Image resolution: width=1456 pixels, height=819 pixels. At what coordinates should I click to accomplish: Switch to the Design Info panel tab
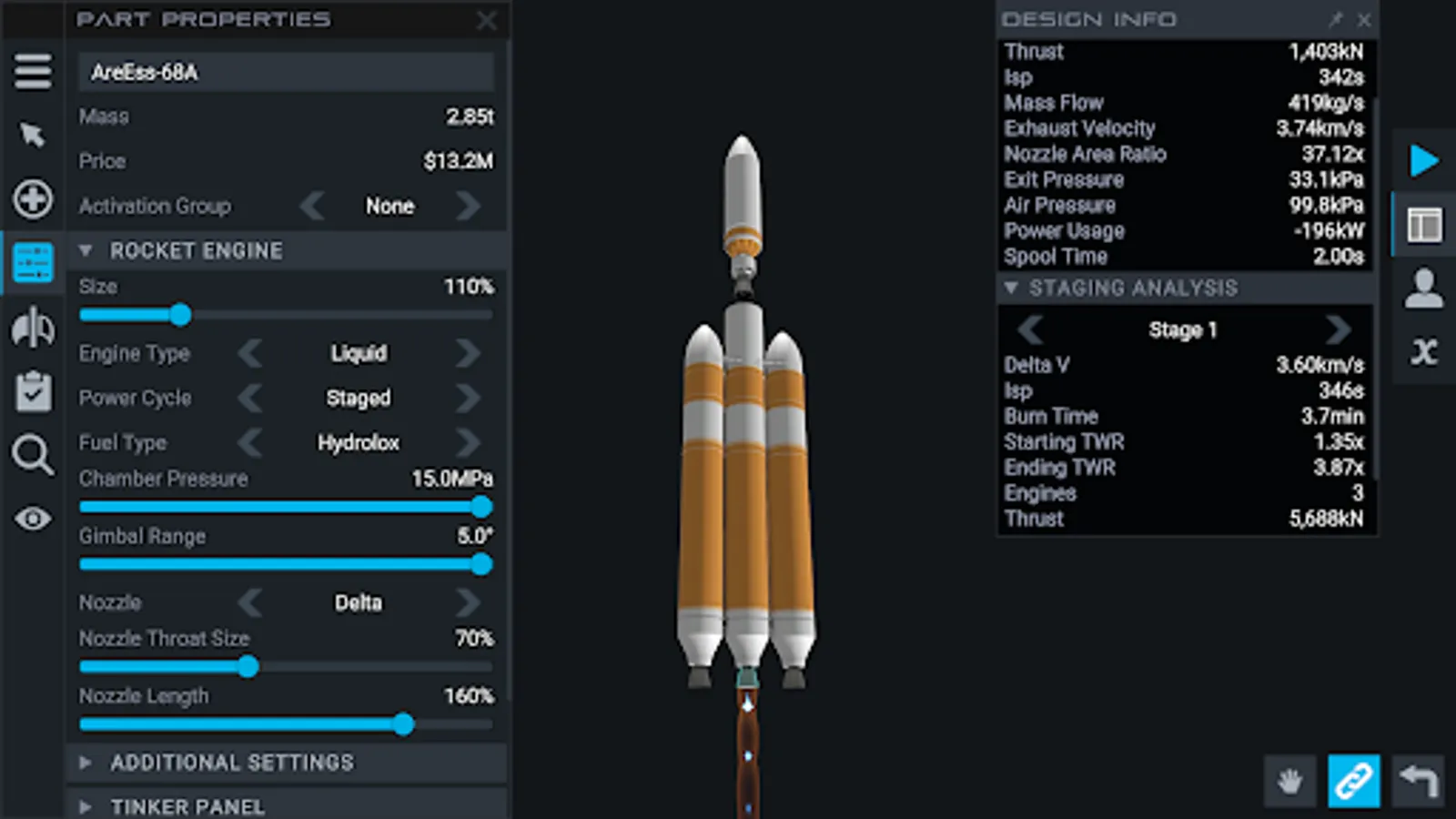tap(1422, 225)
